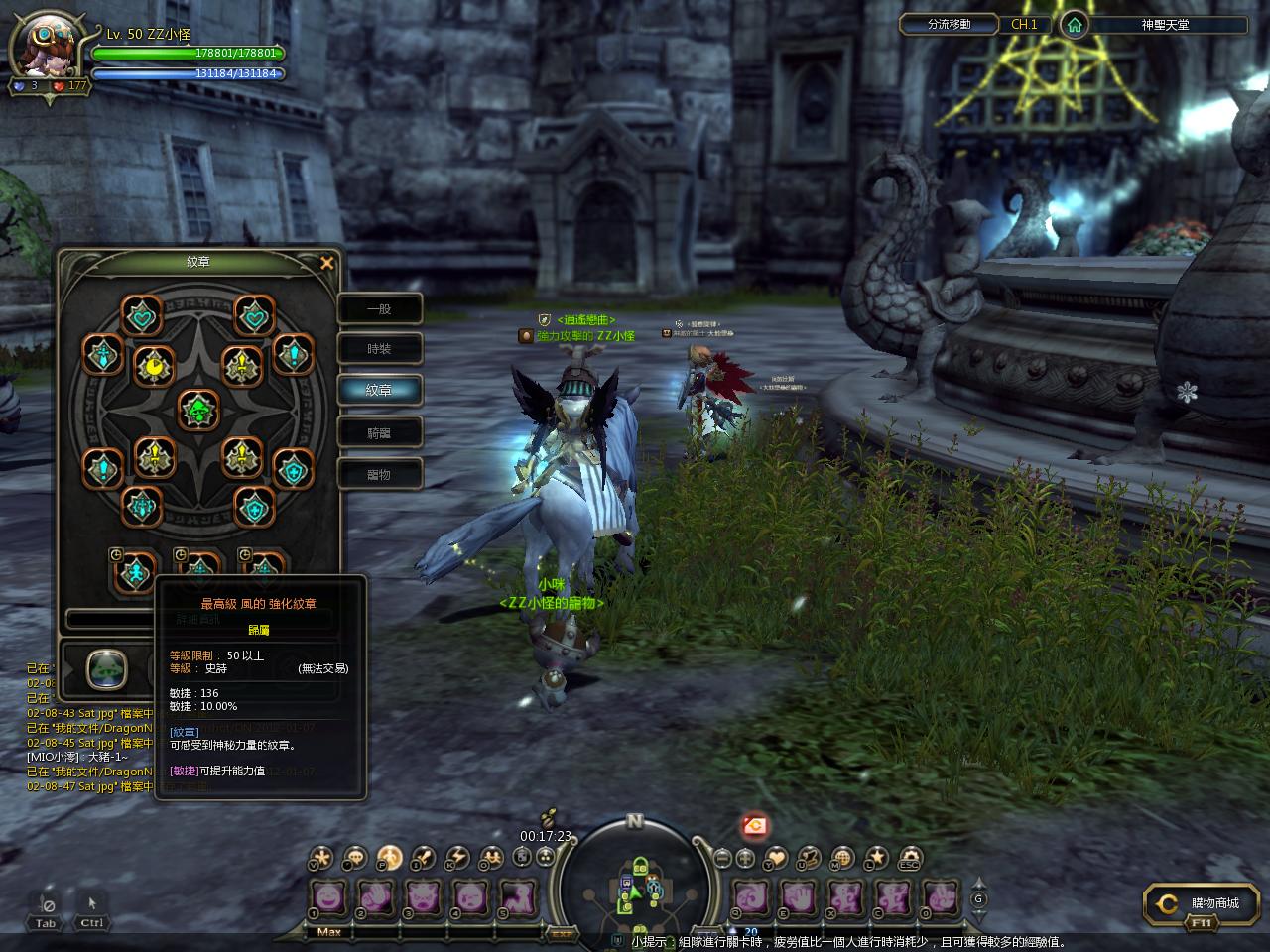Image resolution: width=1270 pixels, height=952 pixels.
Task: Click the heart icon in the menu bar
Action: pyautogui.click(x=777, y=858)
